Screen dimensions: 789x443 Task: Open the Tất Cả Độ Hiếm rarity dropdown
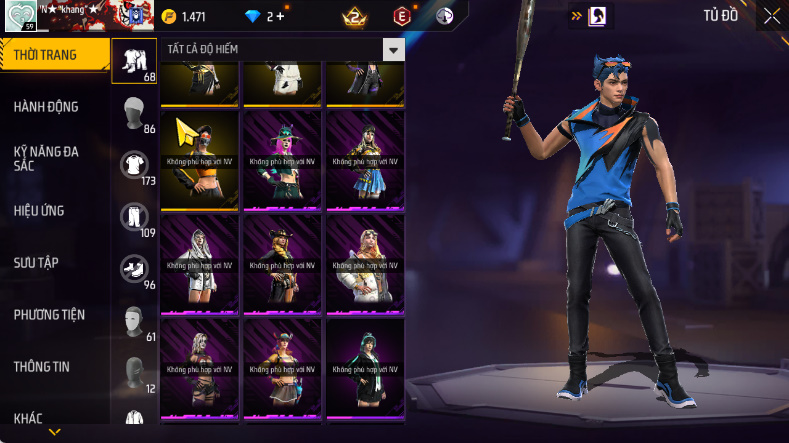coord(394,50)
